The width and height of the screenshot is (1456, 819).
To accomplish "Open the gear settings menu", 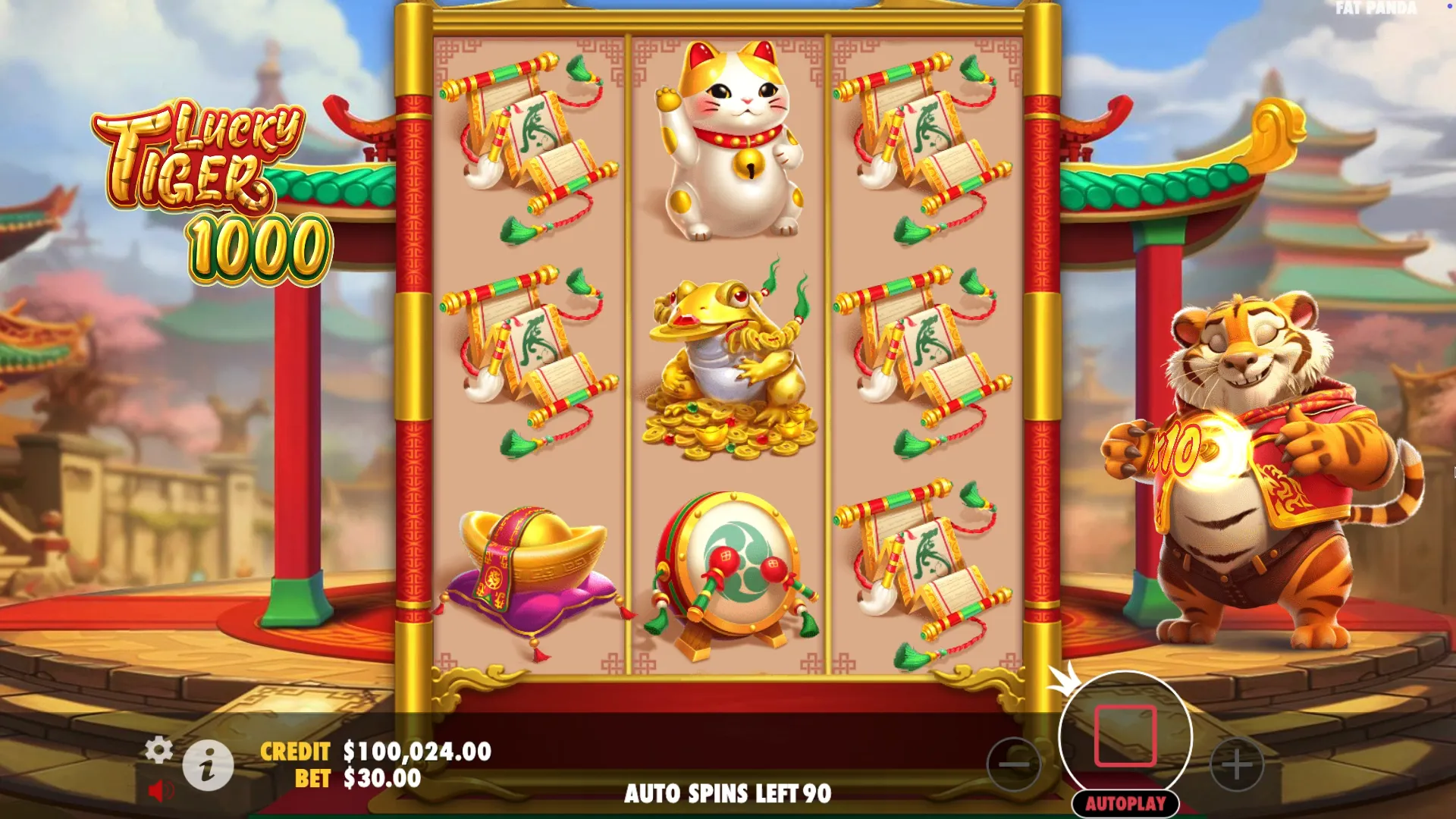I will click(158, 749).
